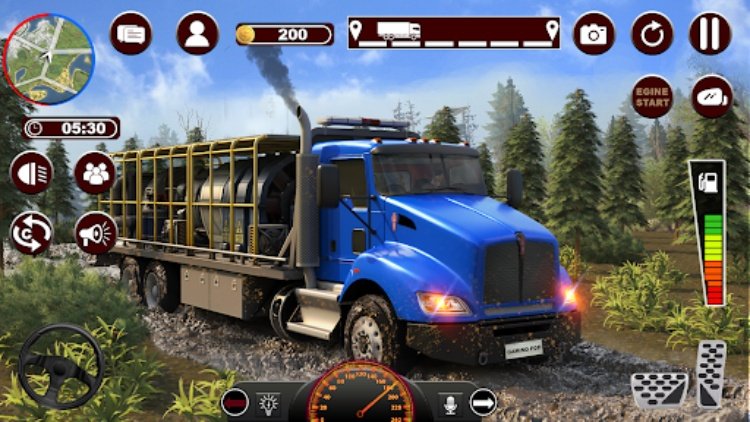Step on the brake pedal
Image resolution: width=750 pixels, height=422 pixels.
coord(660,390)
